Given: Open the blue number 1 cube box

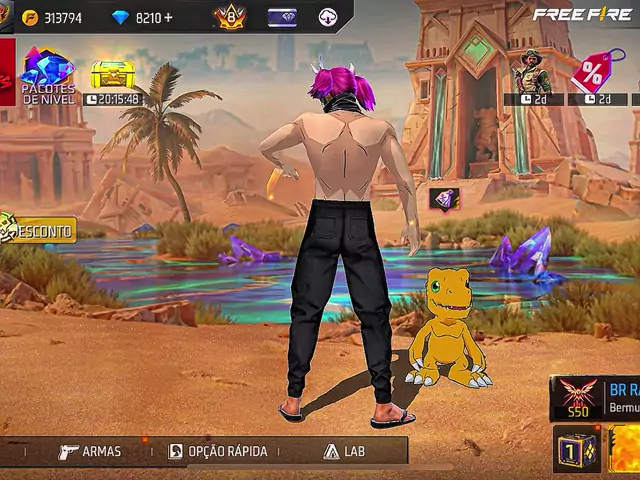Looking at the screenshot, I should point(575,449).
